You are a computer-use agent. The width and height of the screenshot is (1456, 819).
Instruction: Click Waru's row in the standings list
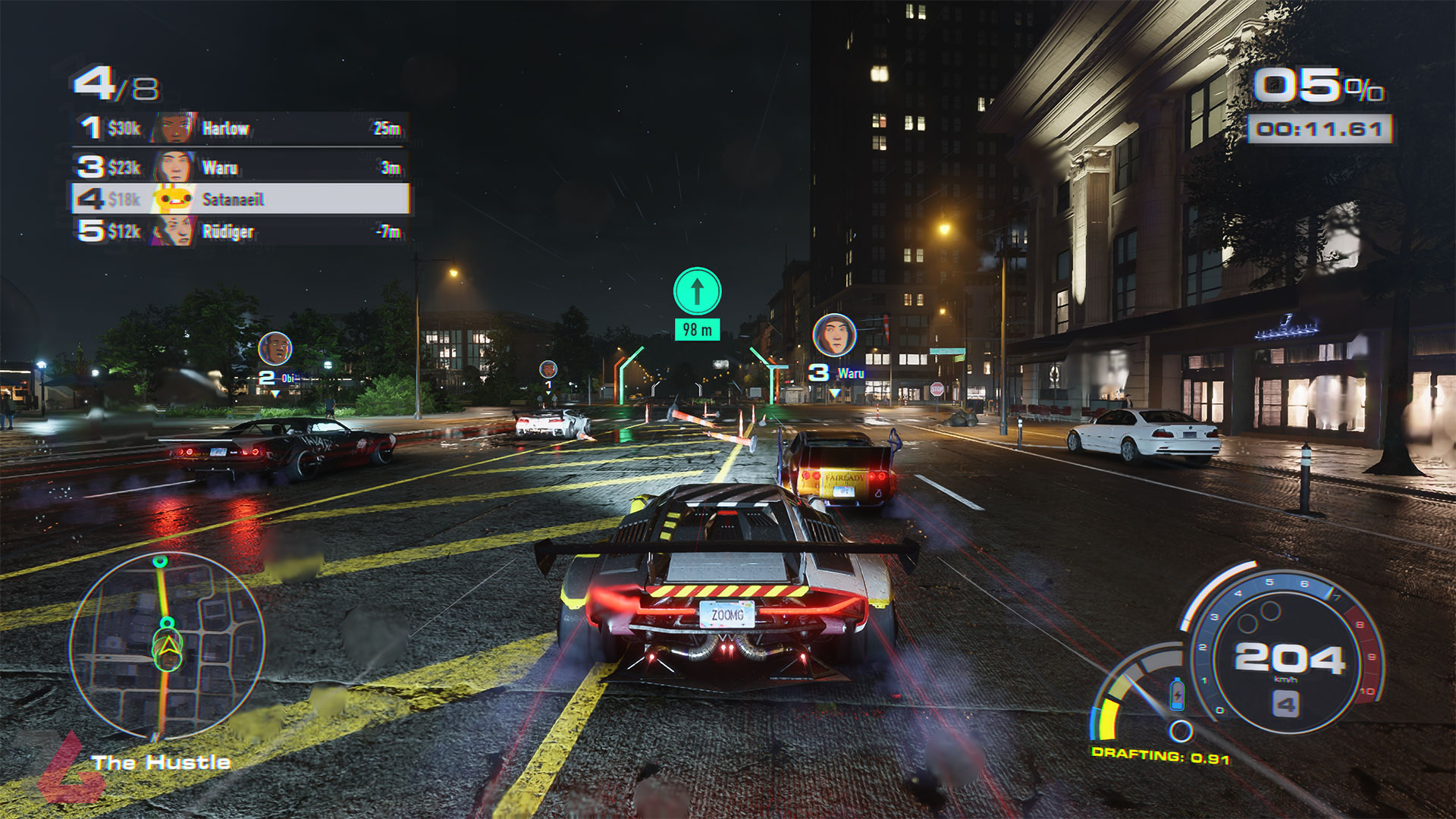point(241,167)
